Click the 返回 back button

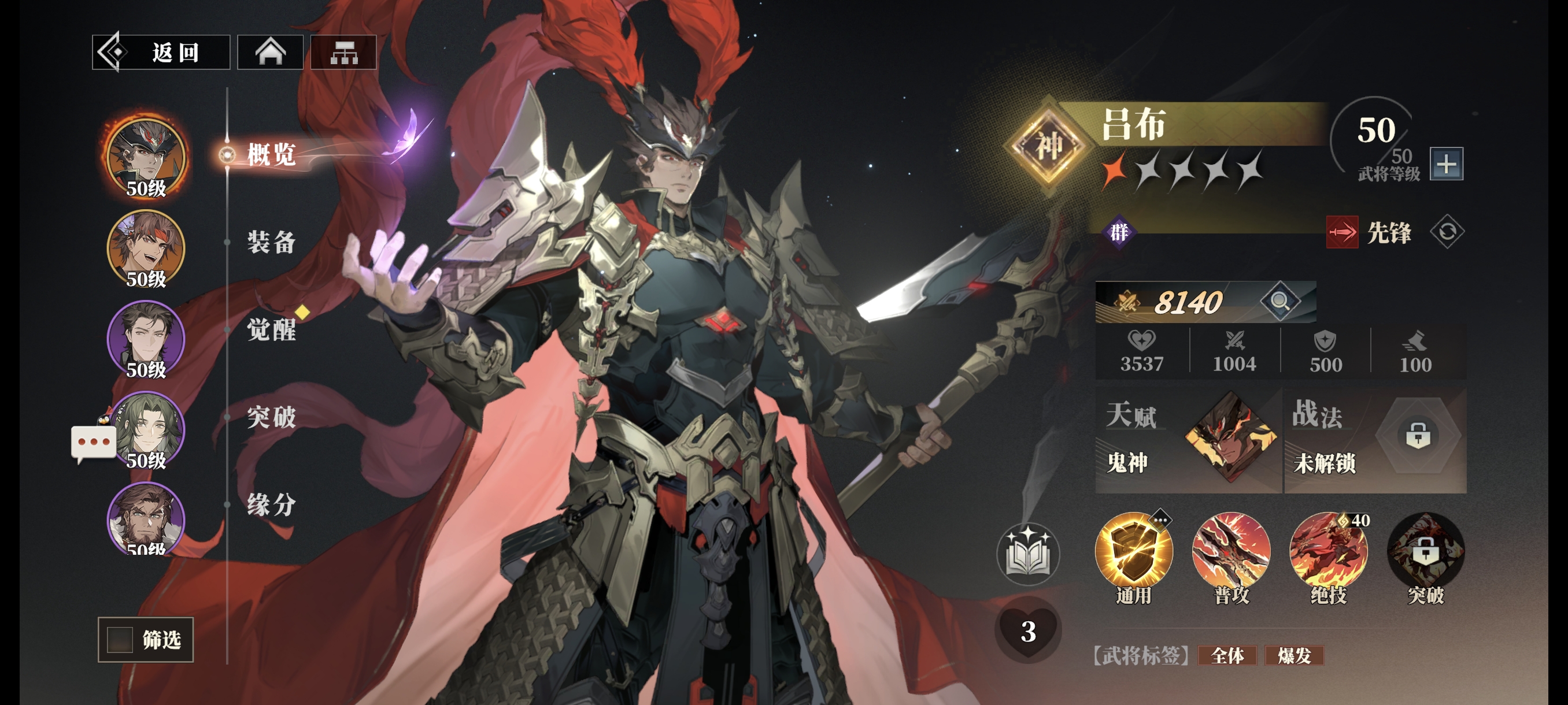pos(161,53)
